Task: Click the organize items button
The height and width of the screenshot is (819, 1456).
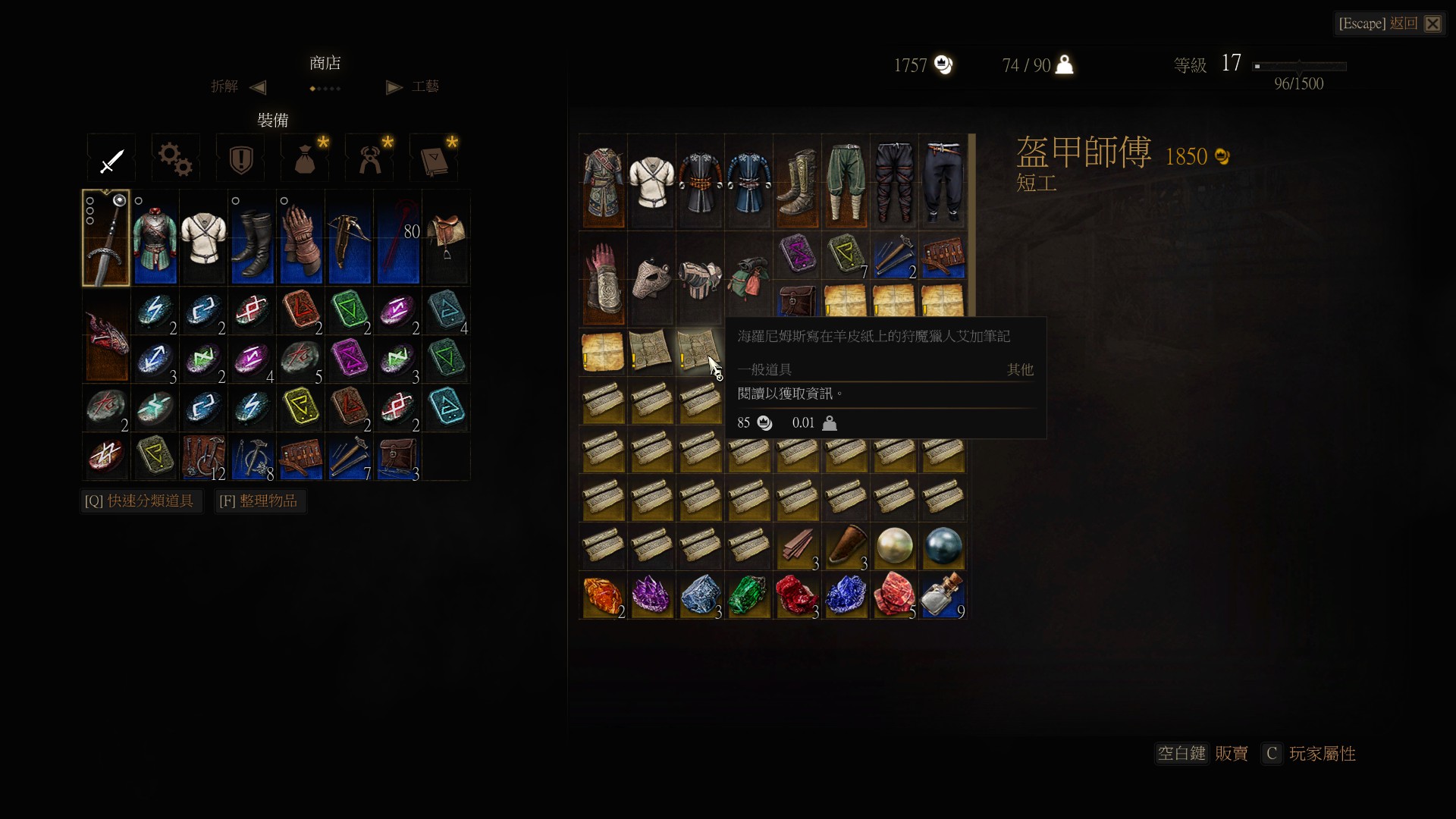Action: [x=259, y=501]
